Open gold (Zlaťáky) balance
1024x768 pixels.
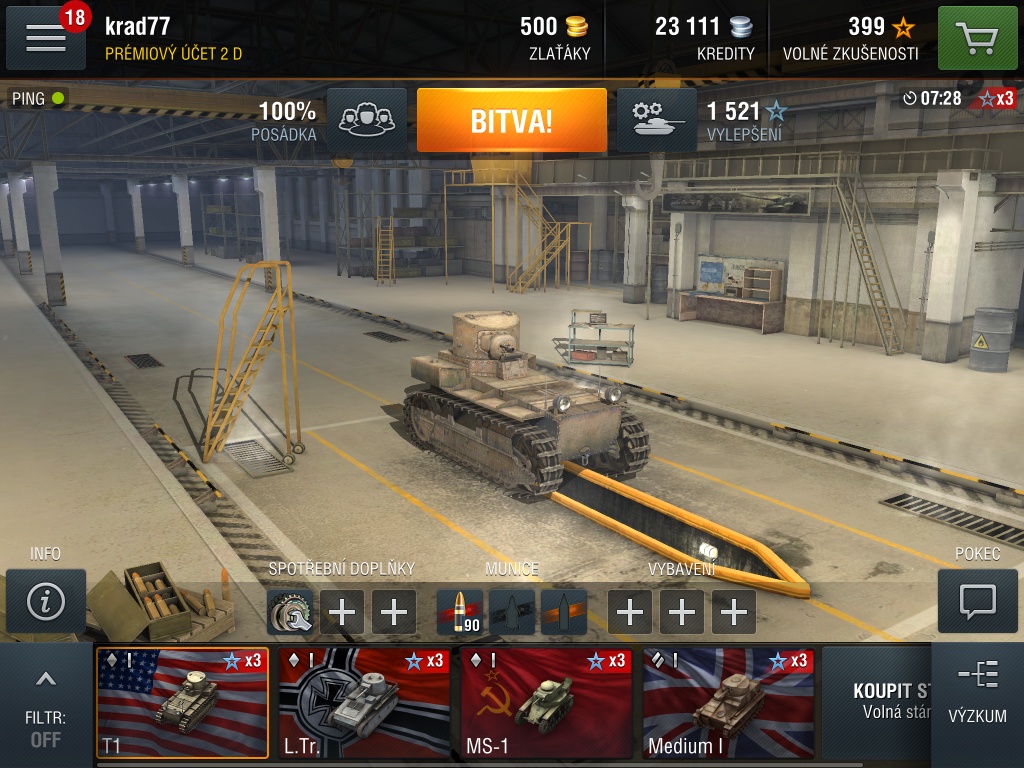(556, 38)
